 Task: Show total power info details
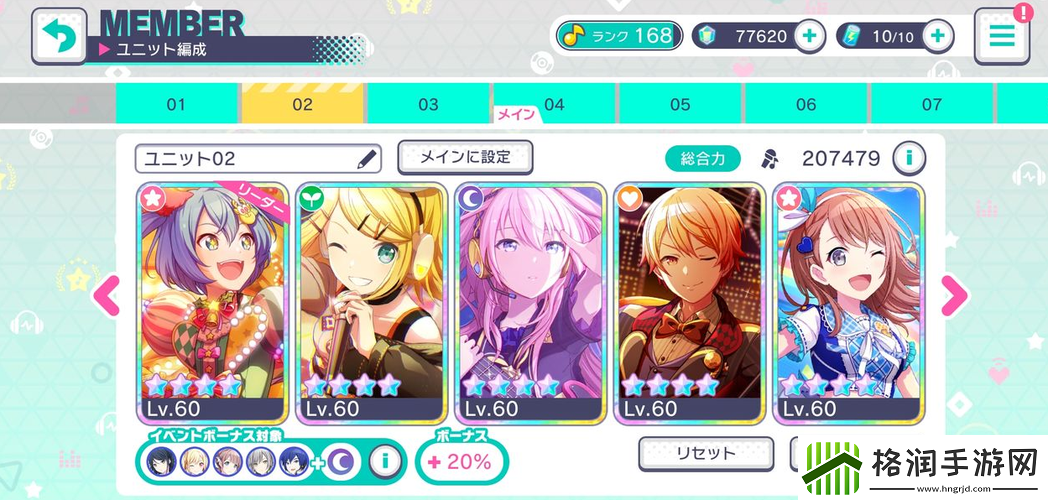[x=909, y=157]
